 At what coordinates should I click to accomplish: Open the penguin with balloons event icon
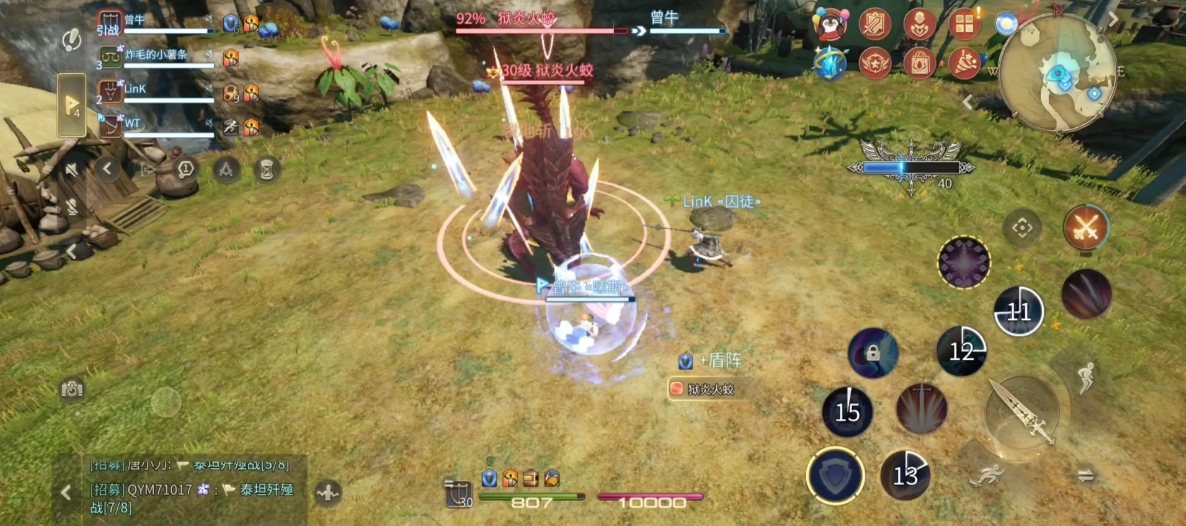coord(828,24)
